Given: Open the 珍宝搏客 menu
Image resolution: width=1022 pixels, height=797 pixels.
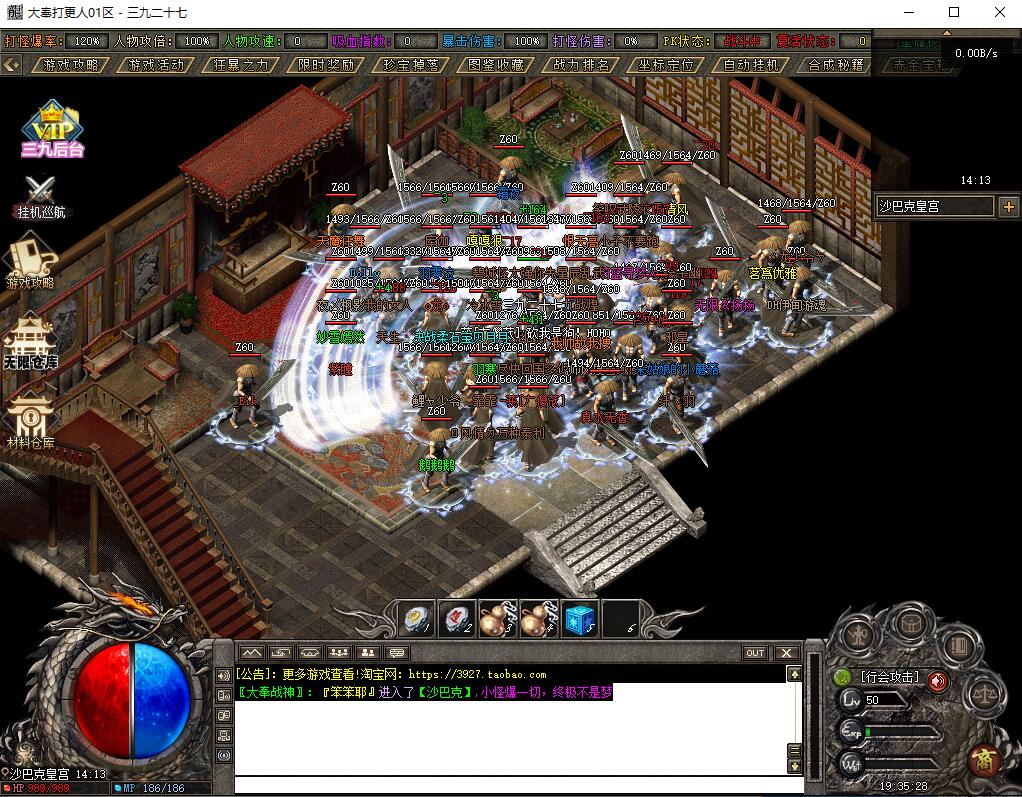Looking at the screenshot, I should click(411, 65).
